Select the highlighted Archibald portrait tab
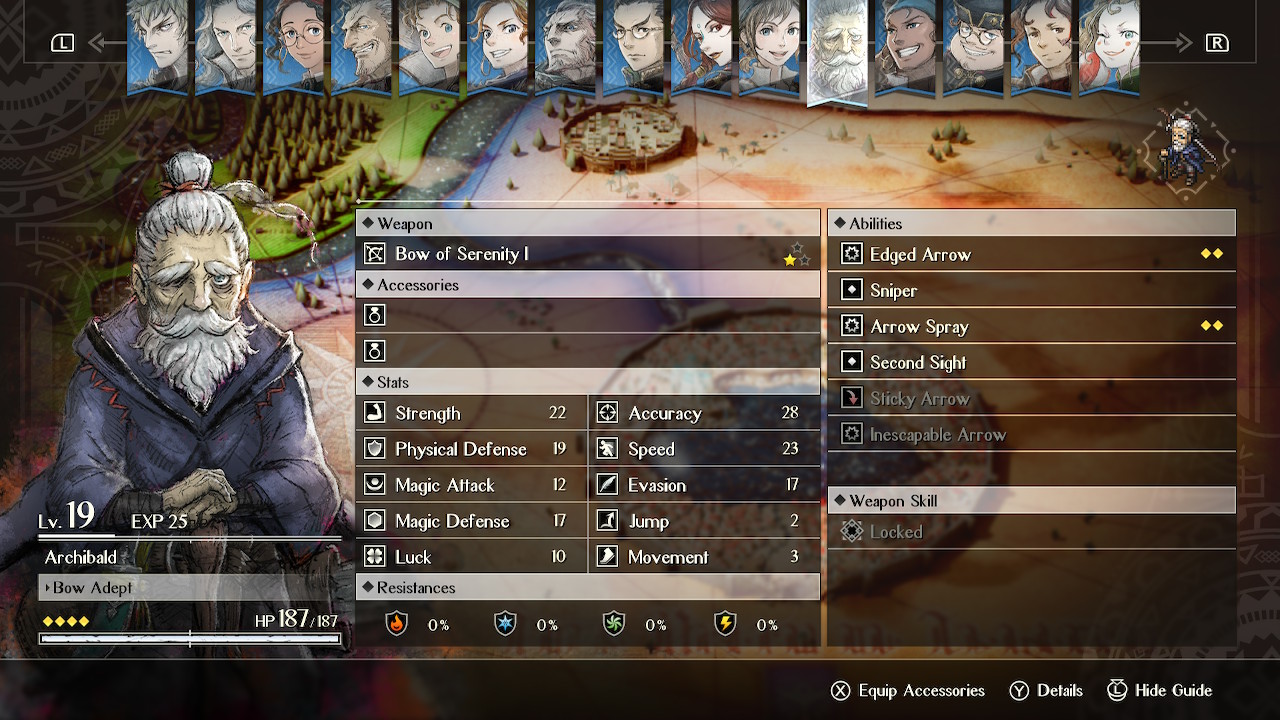The image size is (1280, 720). 837,50
